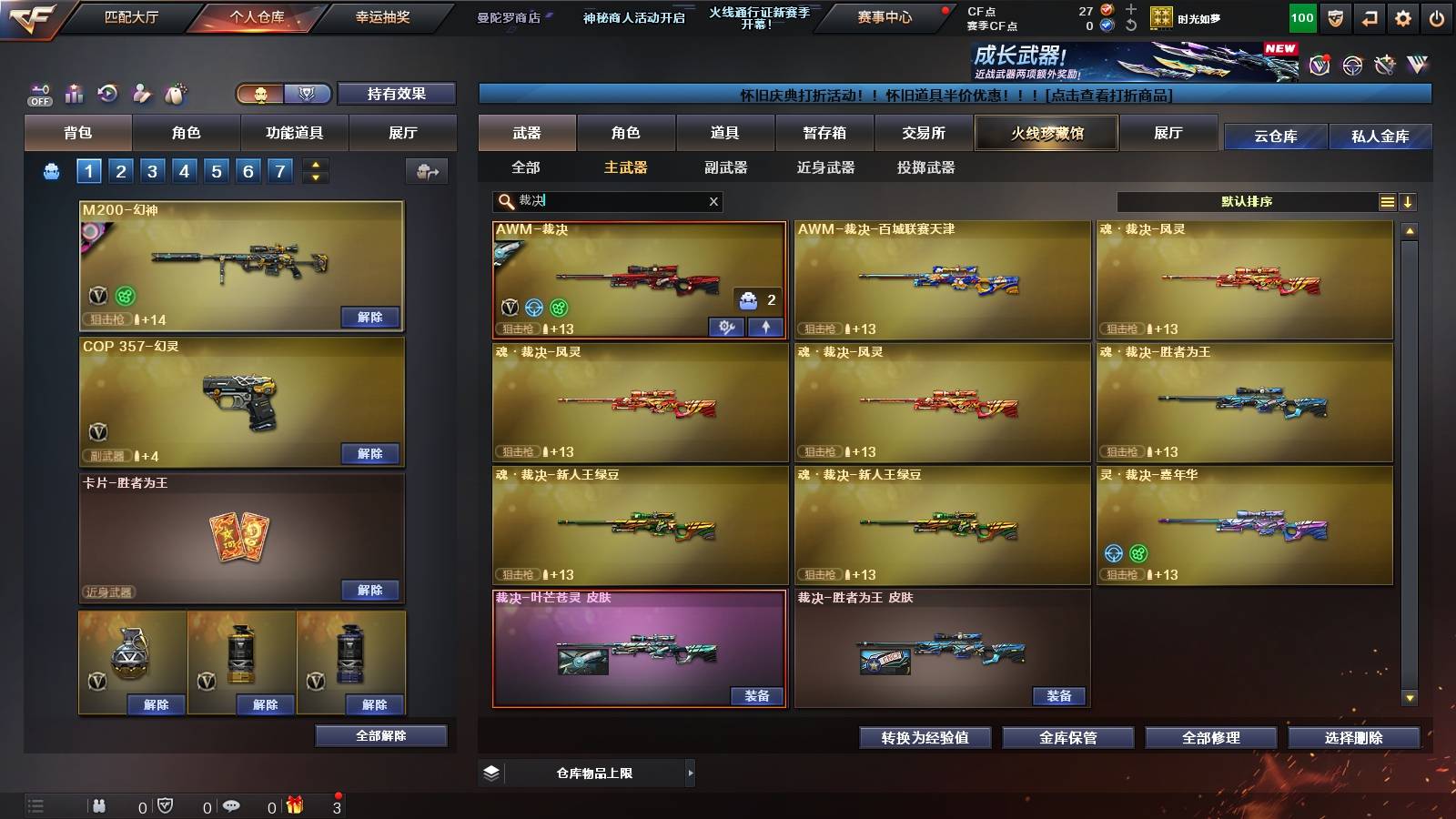Switch the character/rank toggle to rank mode
Screen dimensions: 1456x819
[306, 93]
